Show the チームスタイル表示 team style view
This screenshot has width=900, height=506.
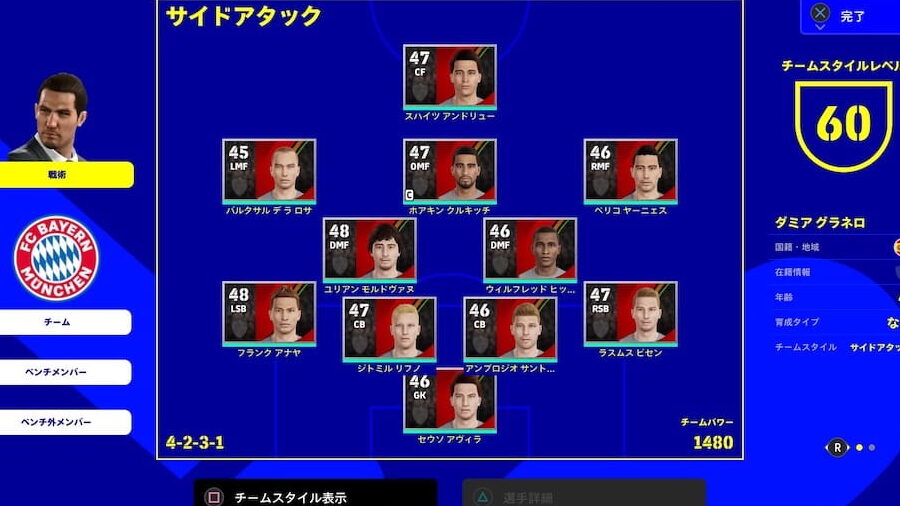click(314, 495)
